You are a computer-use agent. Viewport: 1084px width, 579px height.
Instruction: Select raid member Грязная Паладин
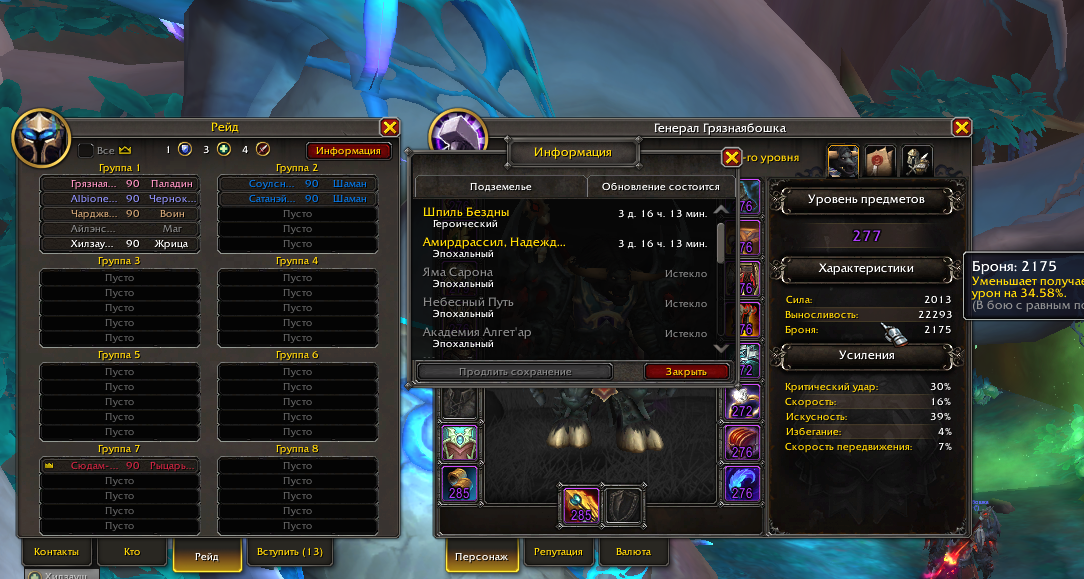click(118, 184)
